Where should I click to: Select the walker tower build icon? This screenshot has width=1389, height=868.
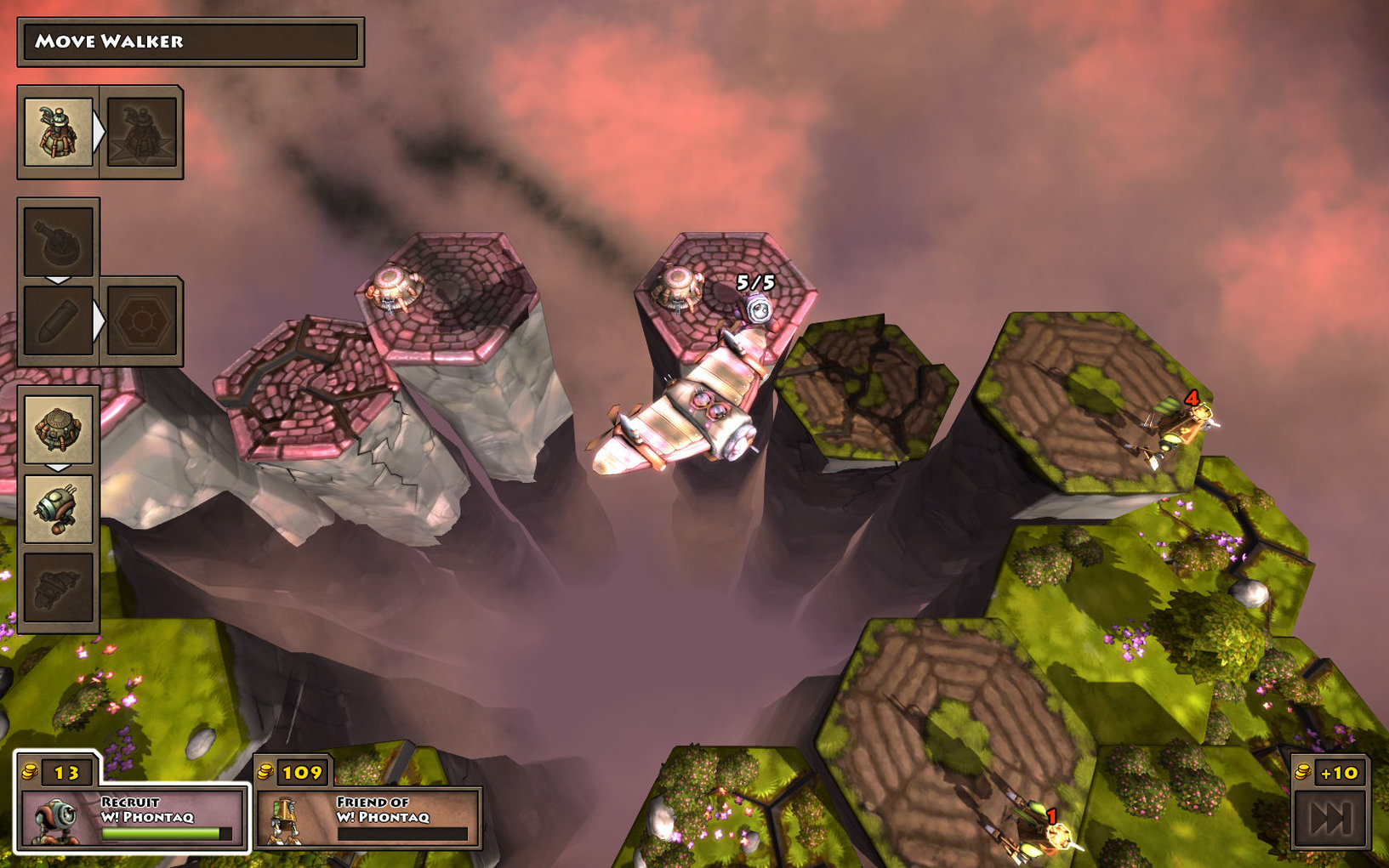58,132
